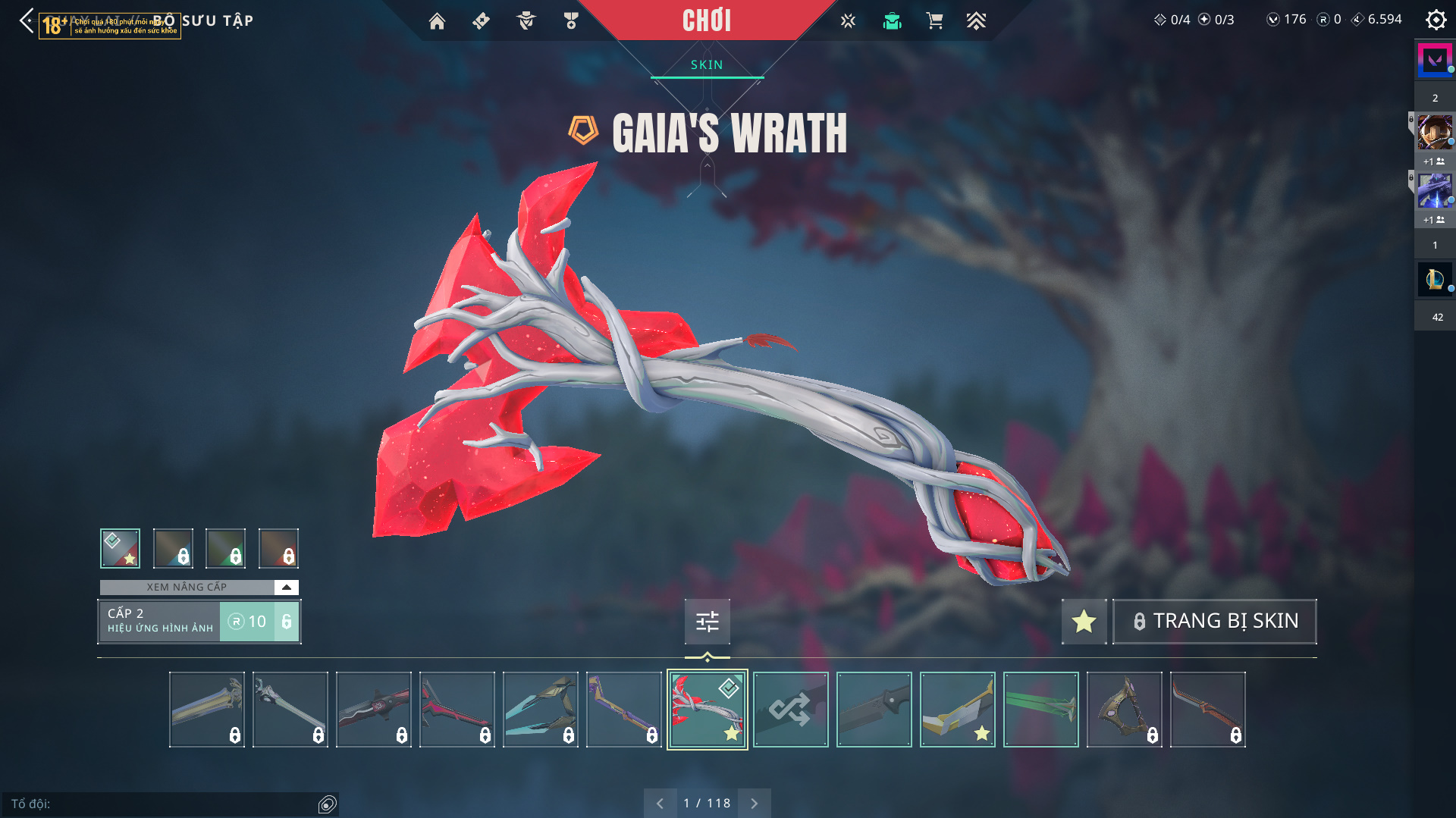Unlock Cấp 2 for 10 Radianite
The width and height of the screenshot is (1456, 818).
tap(259, 622)
